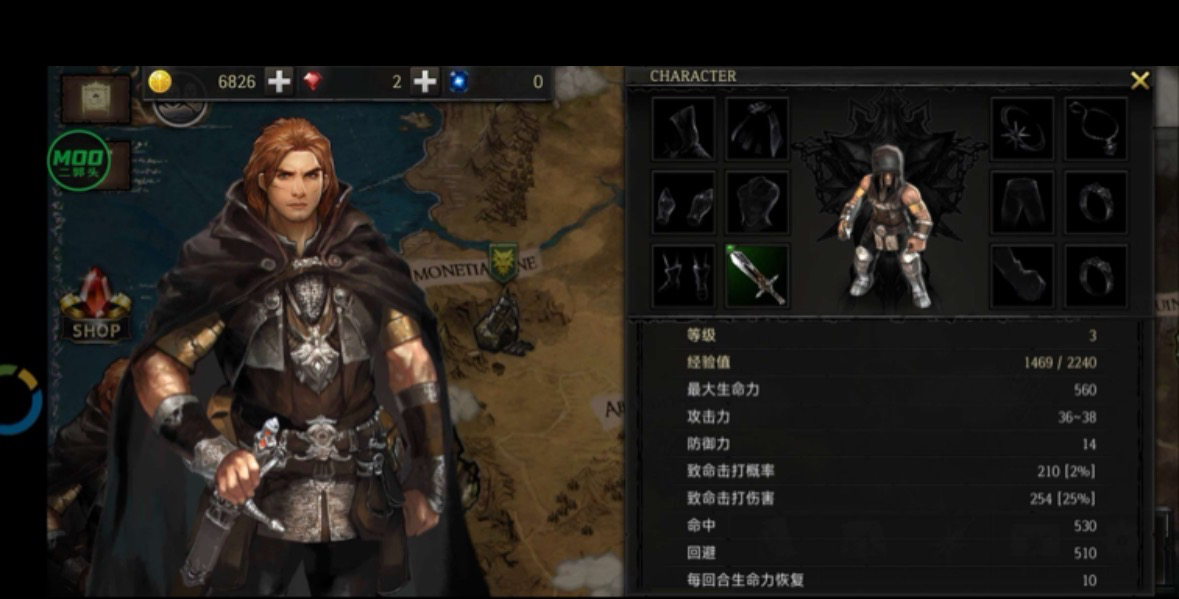This screenshot has height=599, width=1179.
Task: Choose the cape equipment slot
Action: 756,129
